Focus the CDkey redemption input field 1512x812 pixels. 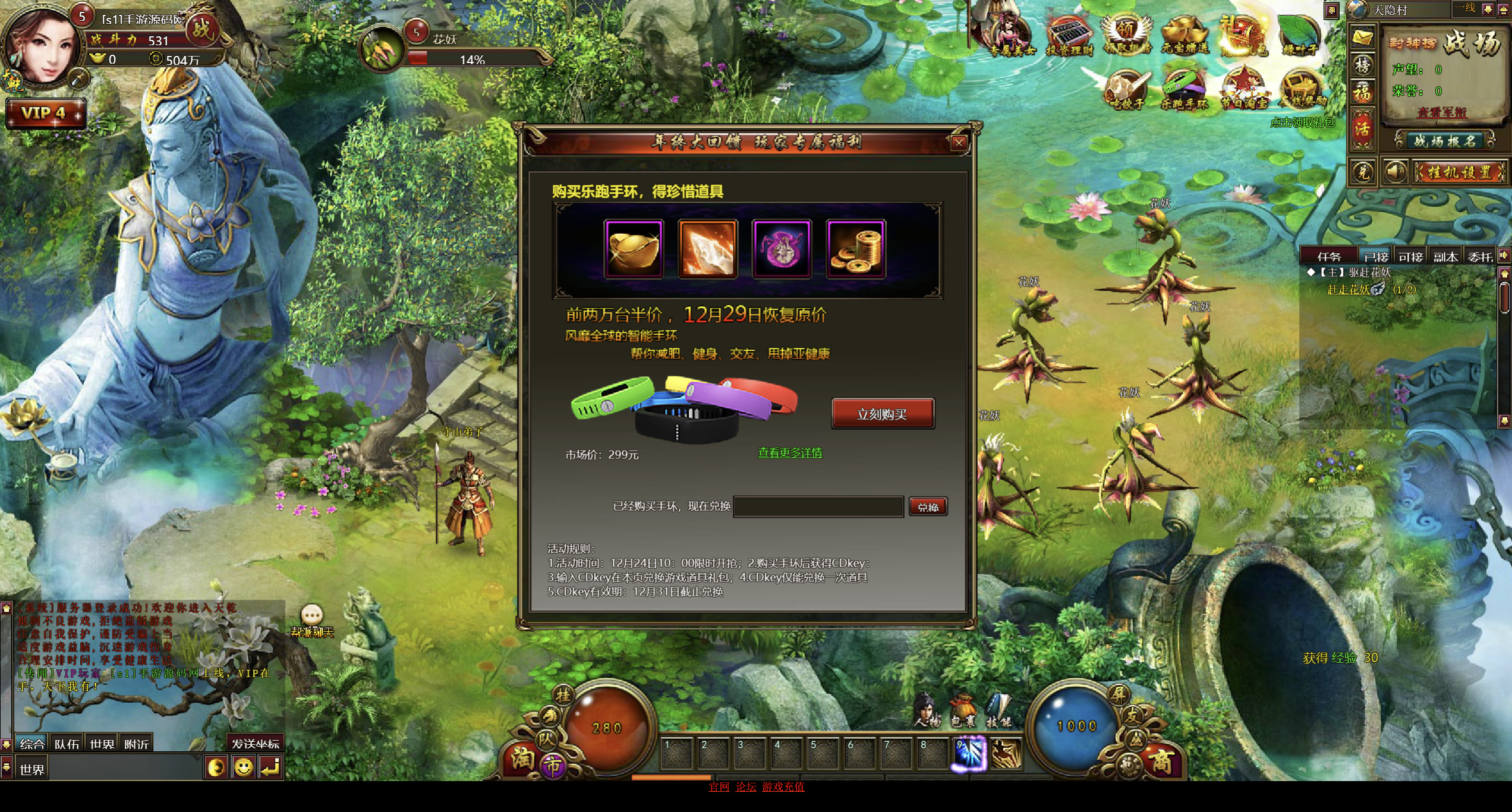818,506
